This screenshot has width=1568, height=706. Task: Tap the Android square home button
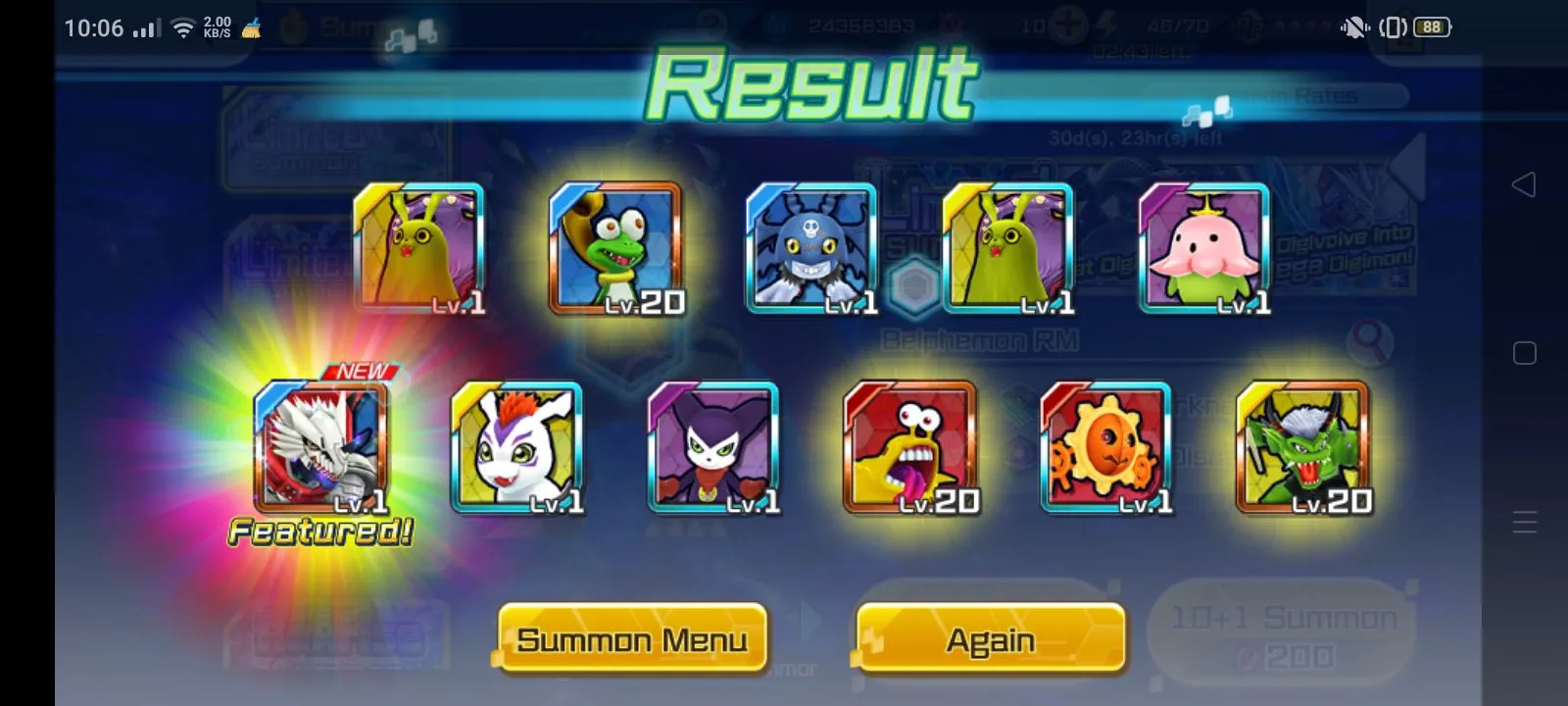coord(1524,353)
